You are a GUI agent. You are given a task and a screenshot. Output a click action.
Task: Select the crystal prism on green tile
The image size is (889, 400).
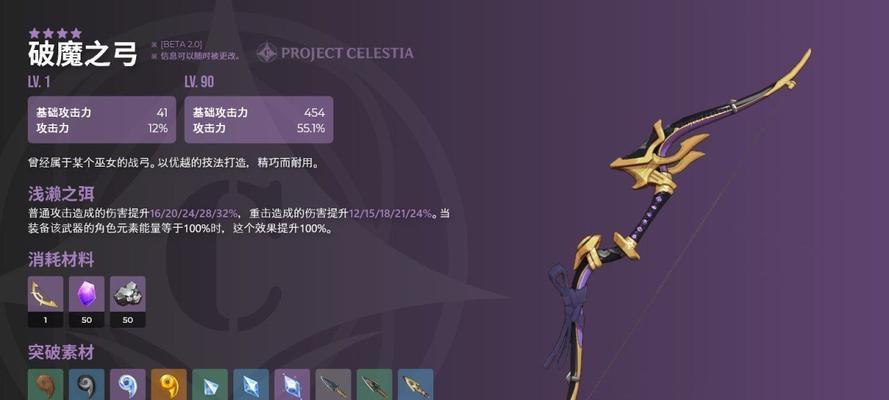pos(209,385)
